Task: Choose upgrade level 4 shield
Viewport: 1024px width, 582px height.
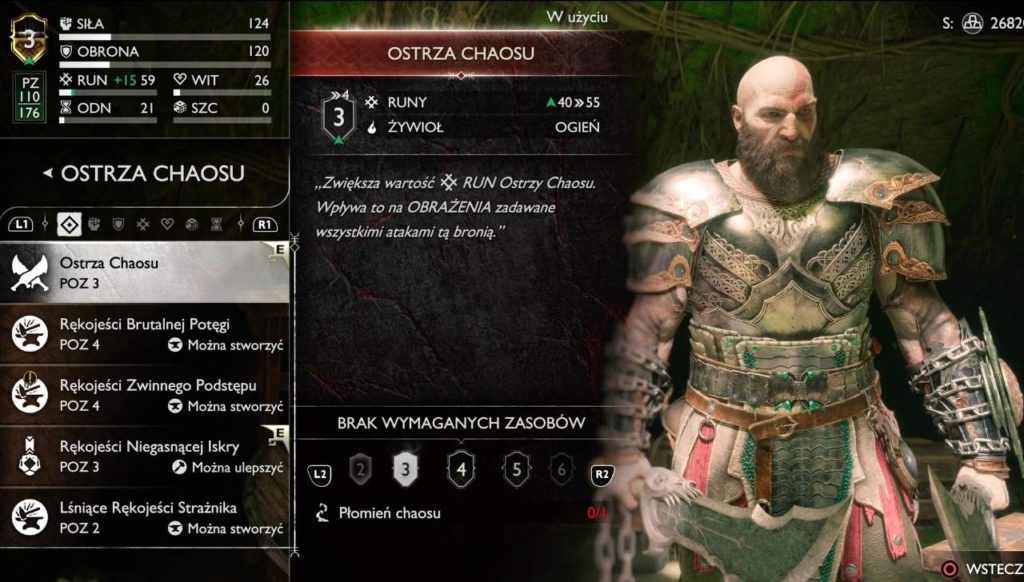Action: point(461,467)
